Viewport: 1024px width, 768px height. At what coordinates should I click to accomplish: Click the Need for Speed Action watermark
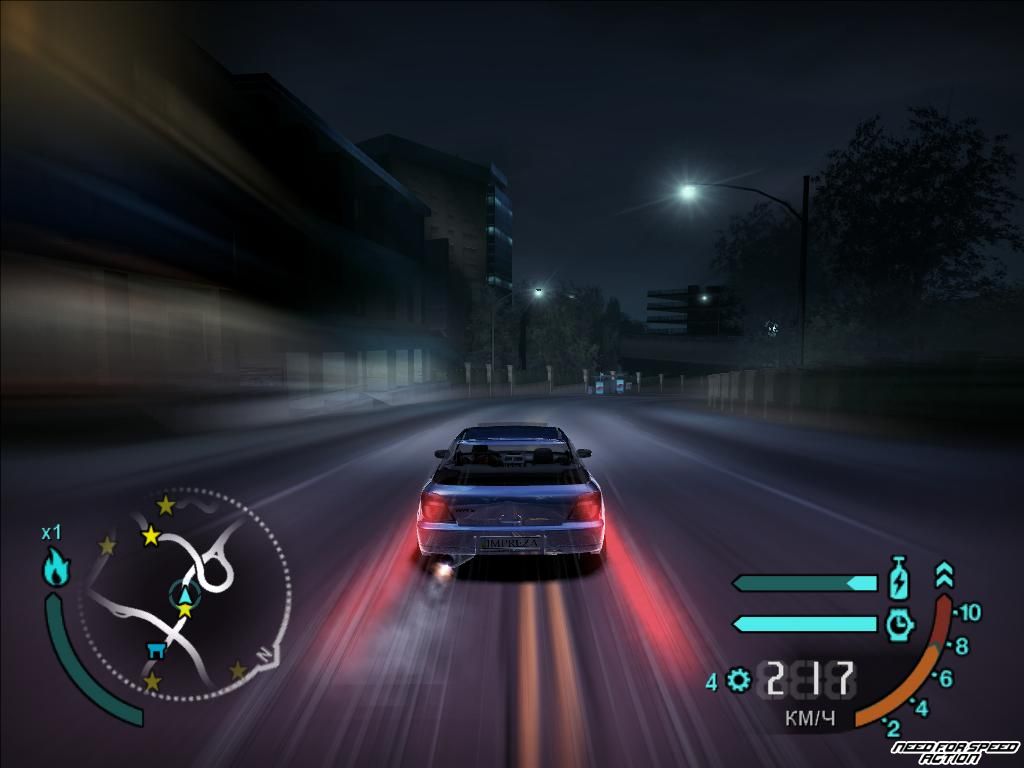[953, 752]
